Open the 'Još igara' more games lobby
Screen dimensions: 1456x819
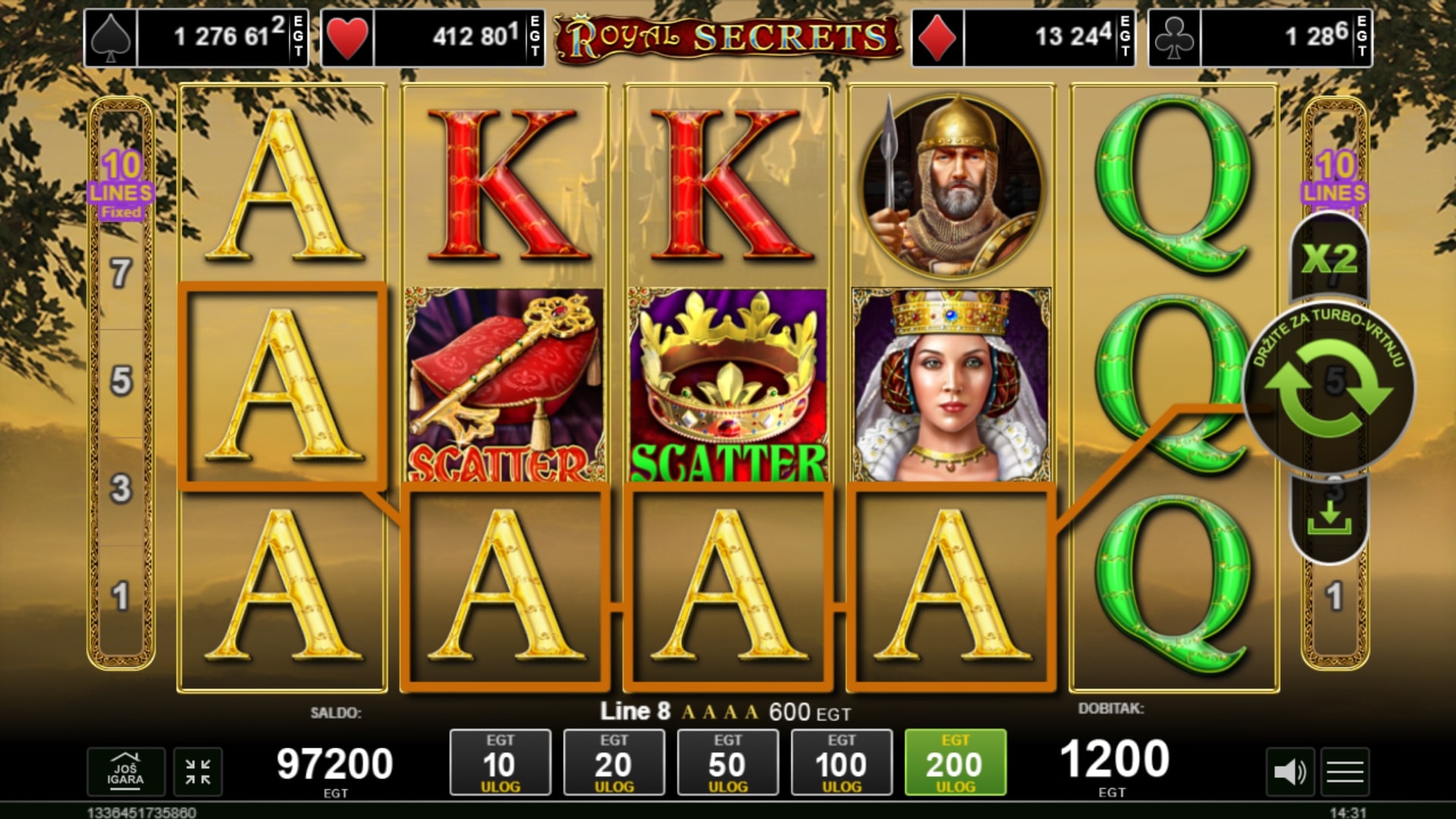(x=125, y=771)
